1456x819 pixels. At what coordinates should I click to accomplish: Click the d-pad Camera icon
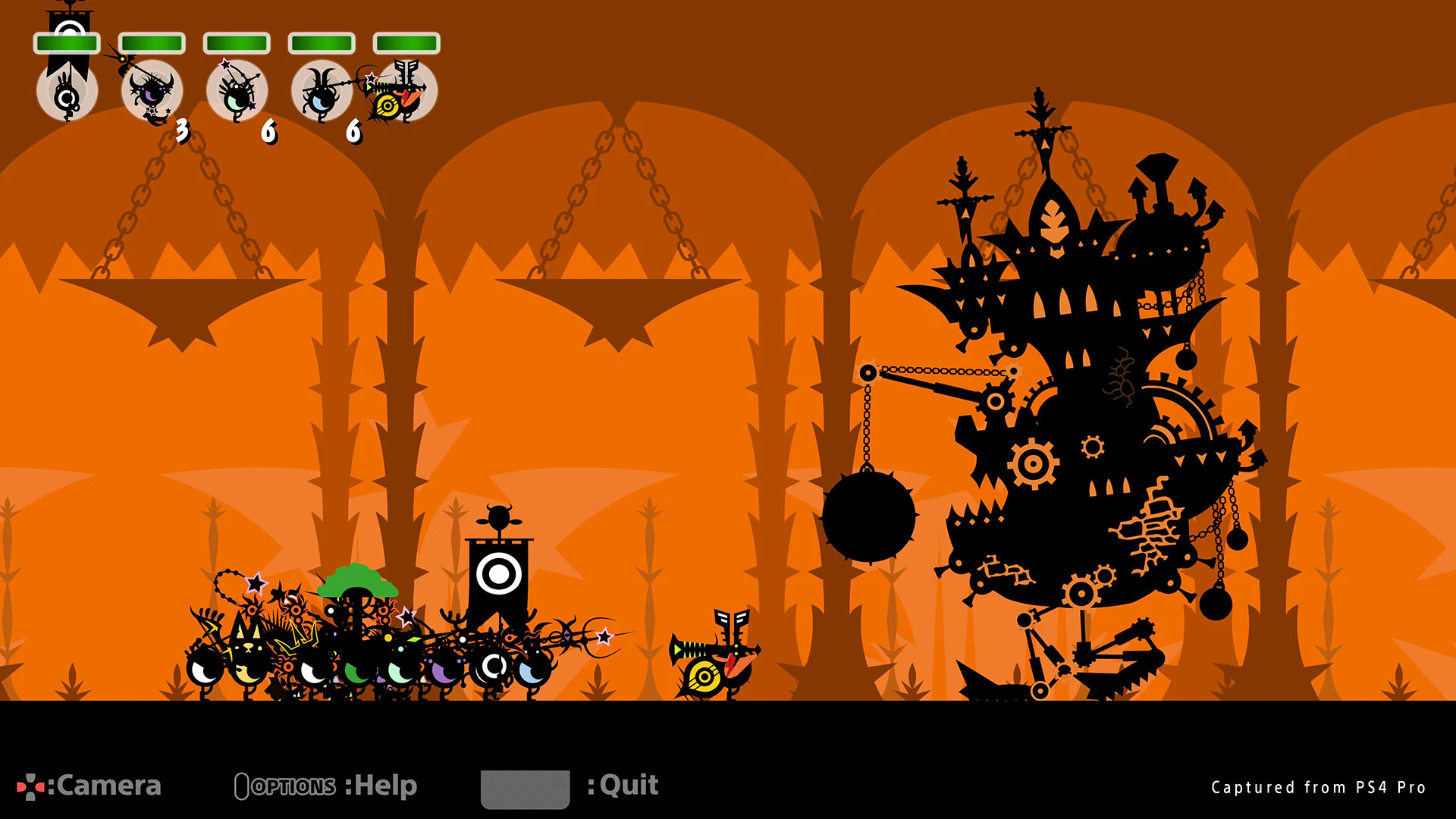[30, 786]
